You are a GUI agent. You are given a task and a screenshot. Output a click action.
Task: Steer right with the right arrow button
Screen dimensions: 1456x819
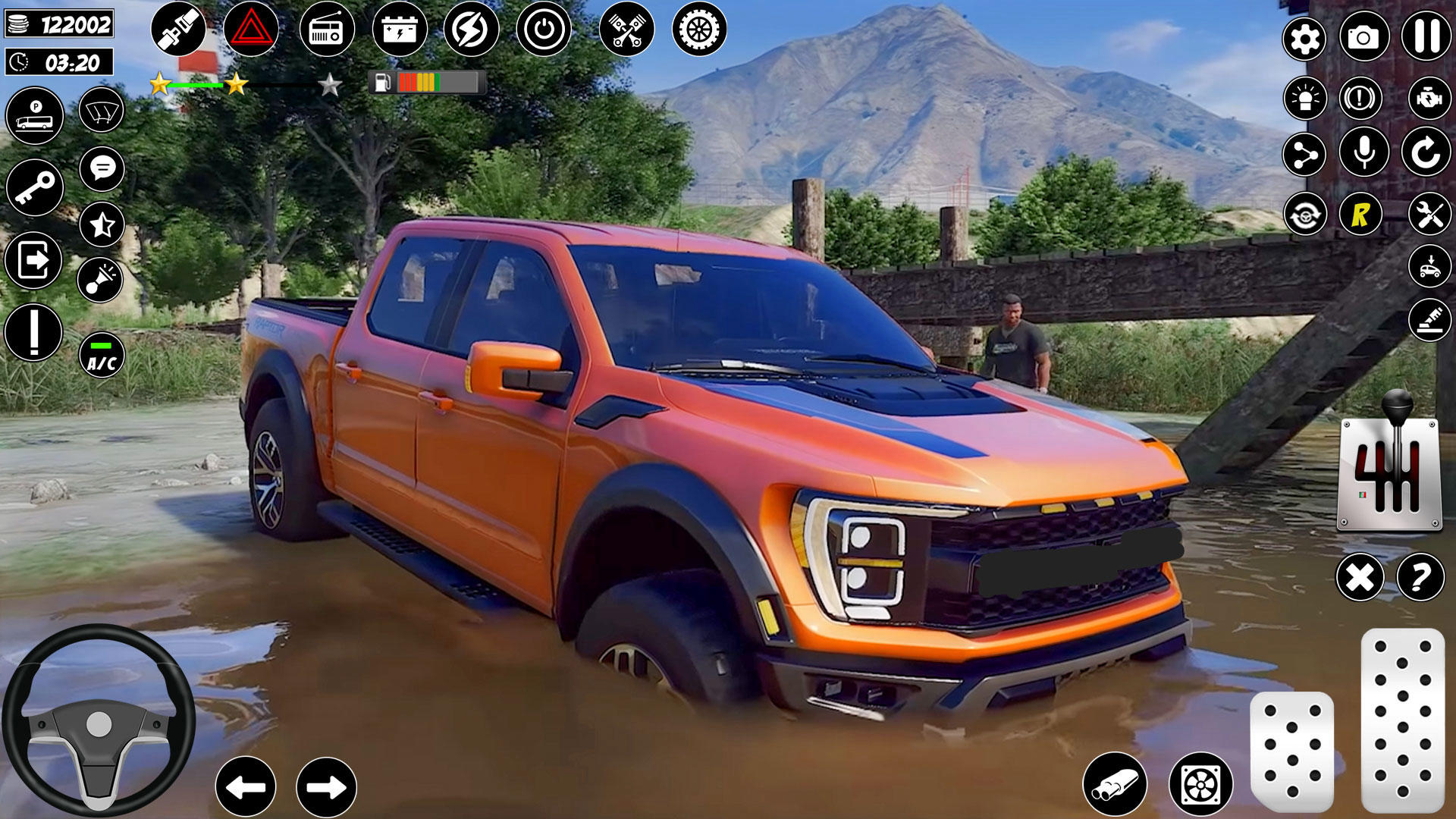pos(326,787)
